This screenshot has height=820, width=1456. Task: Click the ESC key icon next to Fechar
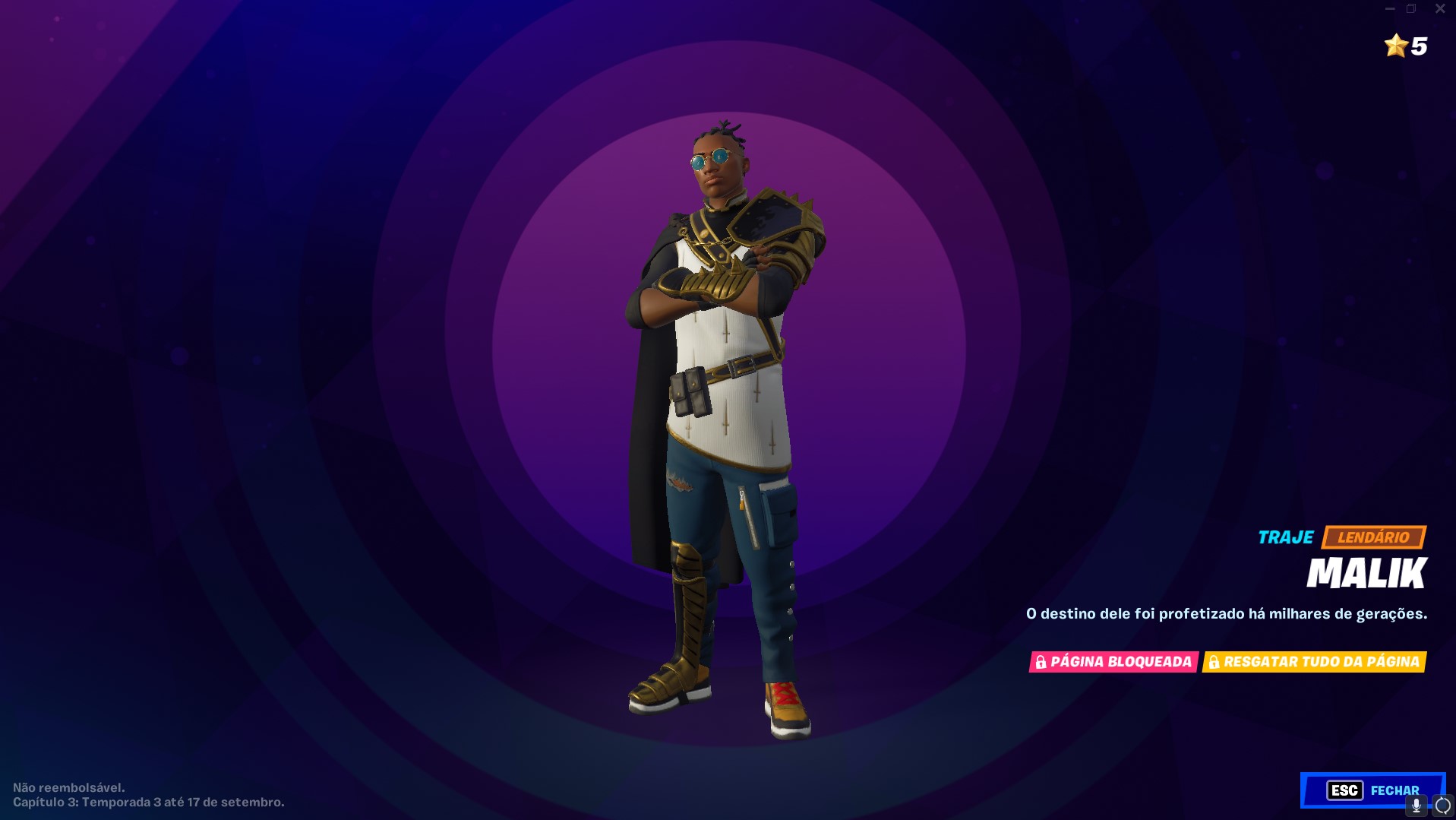tap(1344, 790)
